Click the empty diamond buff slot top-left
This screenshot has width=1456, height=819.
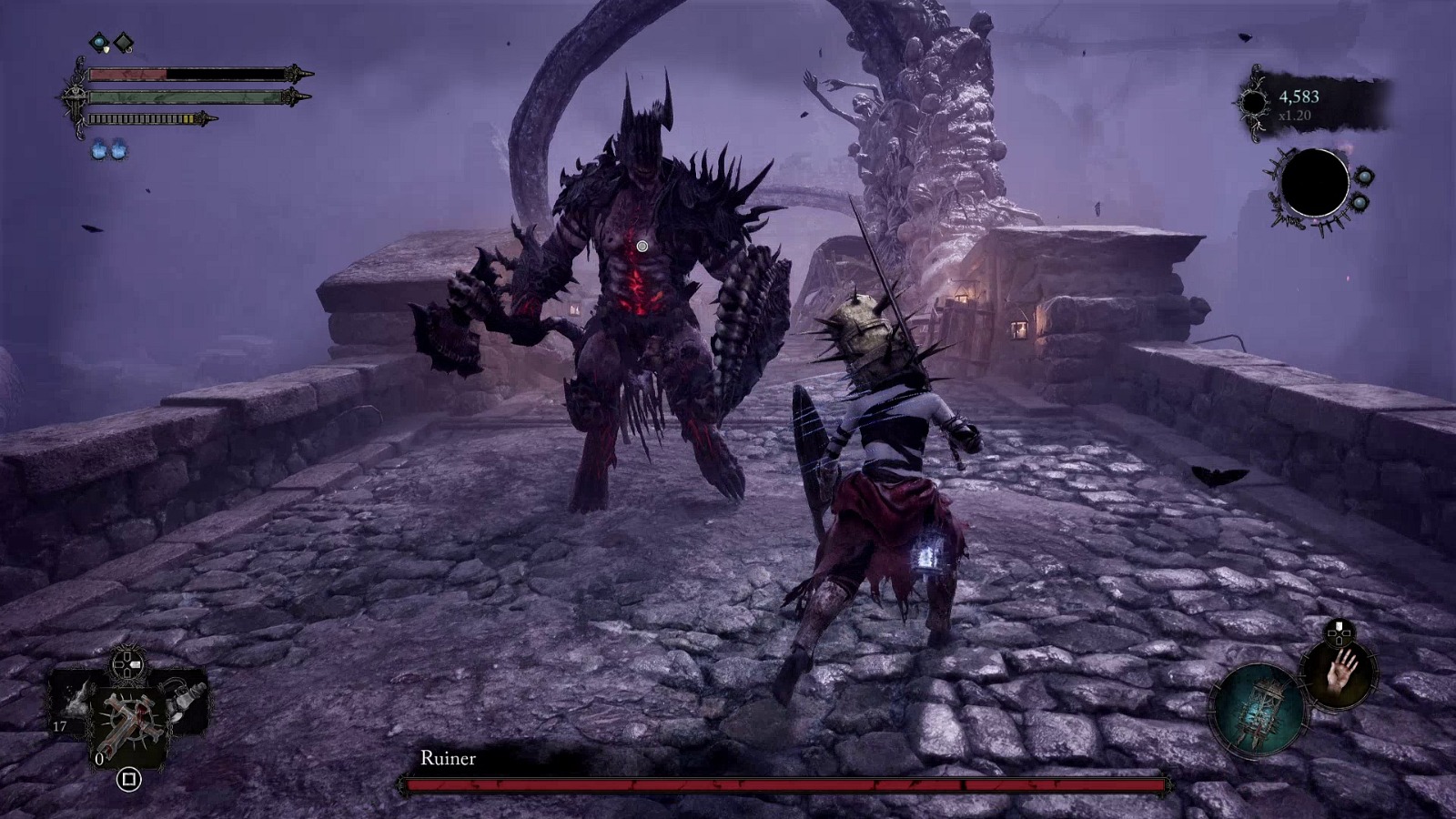coord(123,41)
